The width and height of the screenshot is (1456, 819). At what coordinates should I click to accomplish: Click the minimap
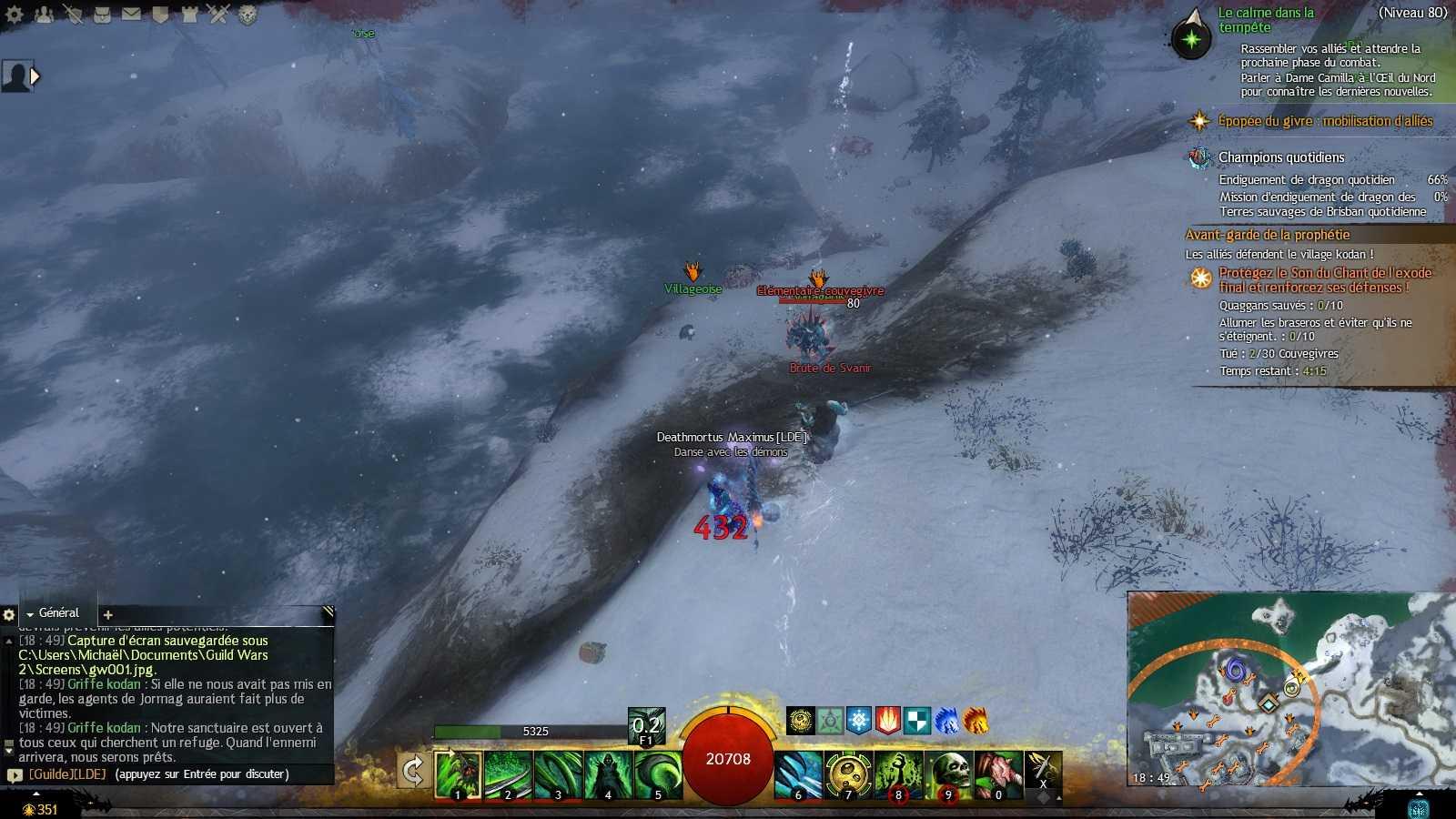coord(1290,689)
